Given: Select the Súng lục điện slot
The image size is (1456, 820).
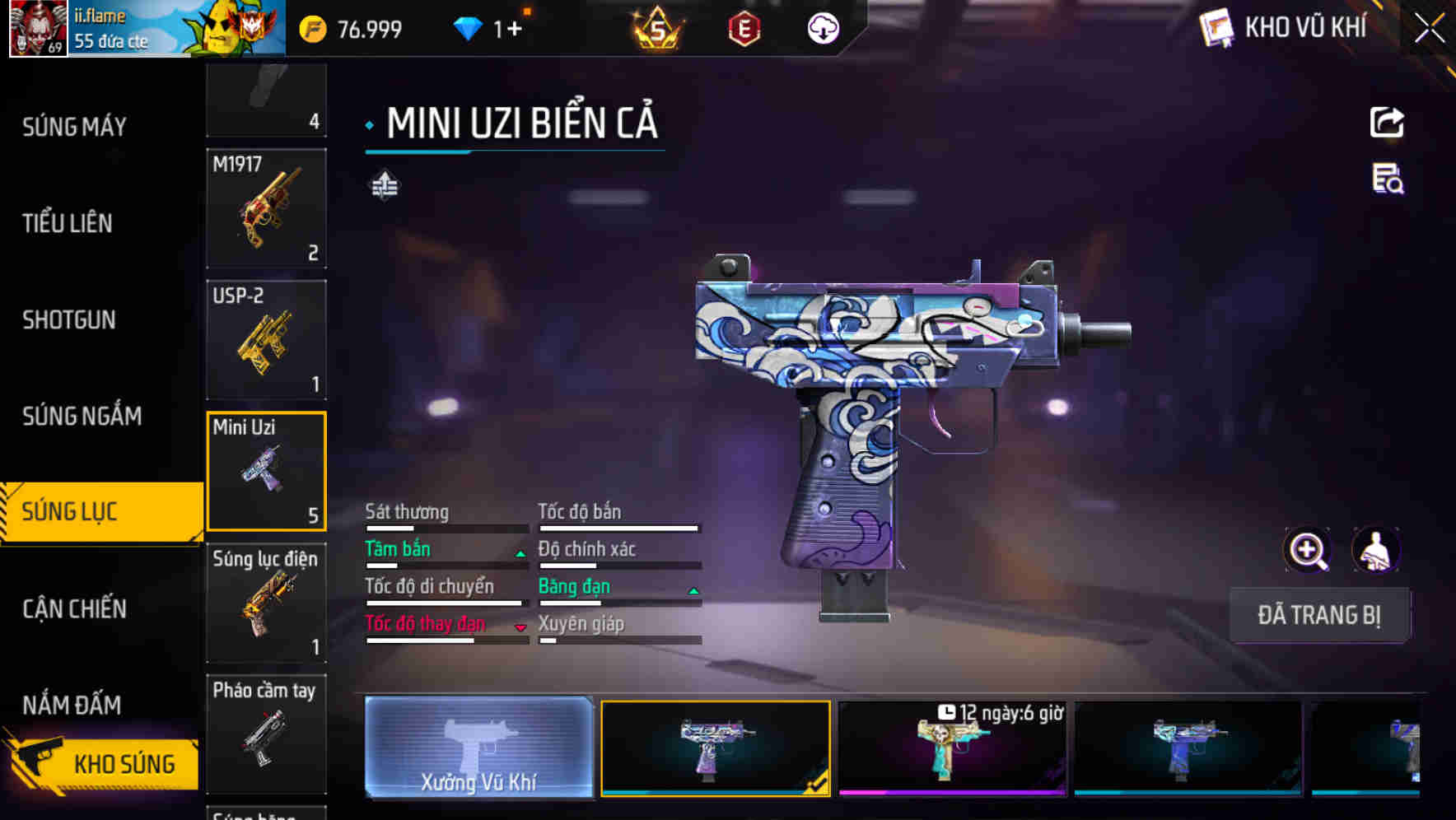Looking at the screenshot, I should (266, 603).
